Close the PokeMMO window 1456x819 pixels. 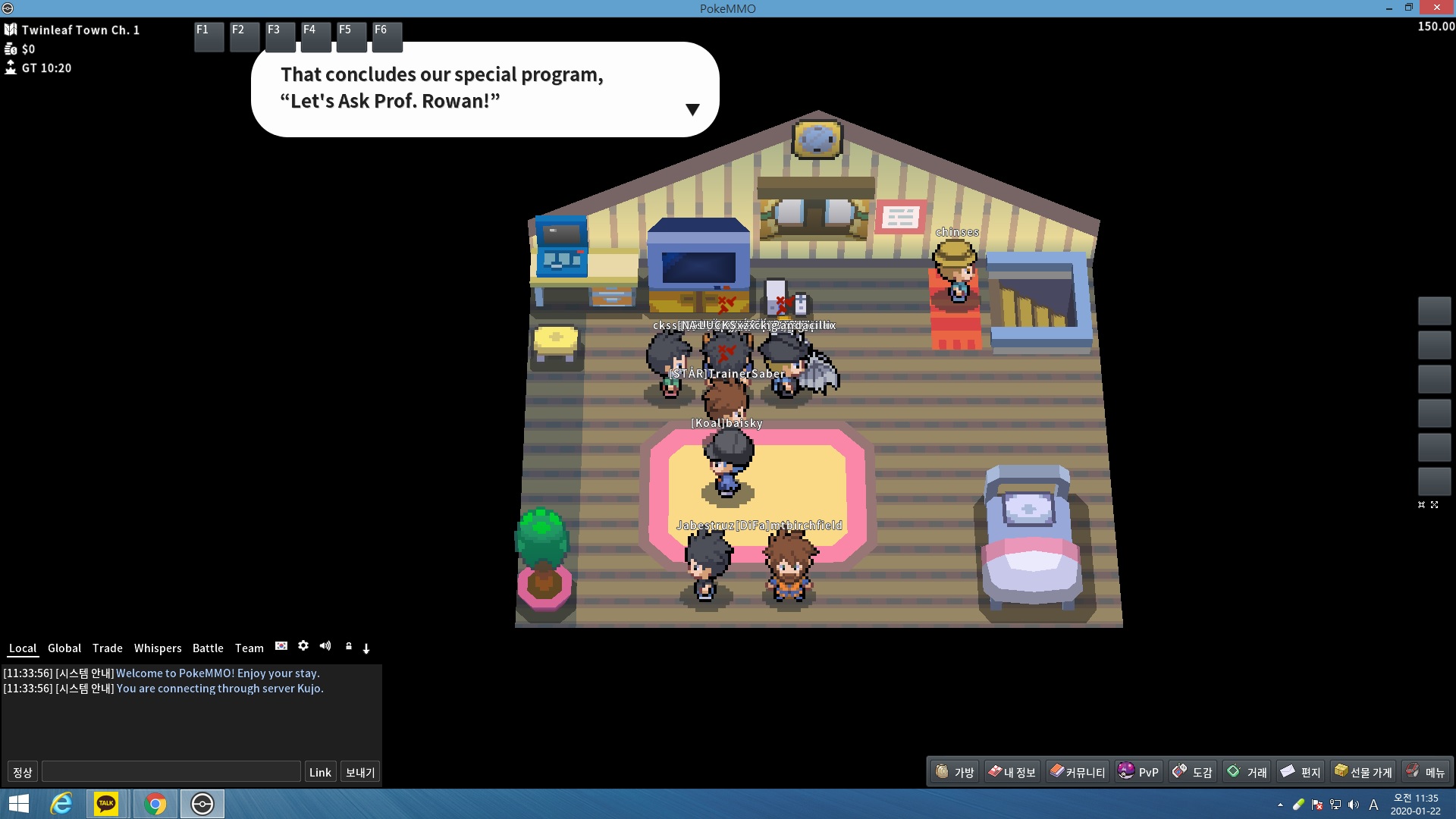(x=1437, y=8)
